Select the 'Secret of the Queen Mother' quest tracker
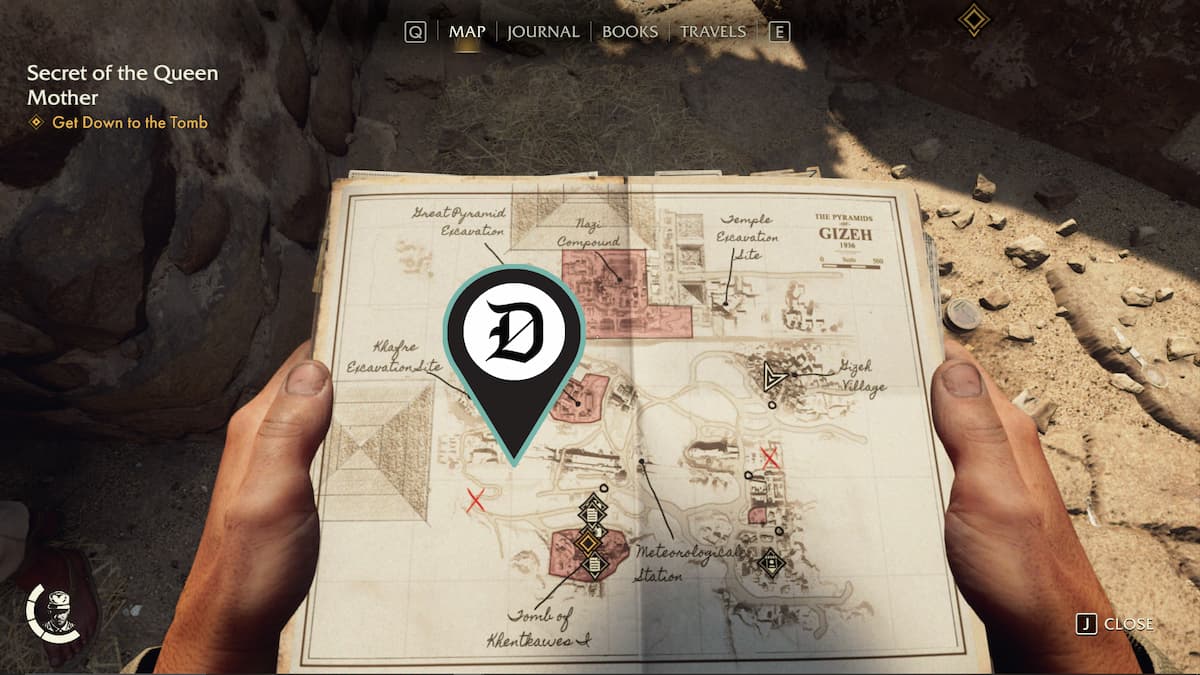 [122, 85]
